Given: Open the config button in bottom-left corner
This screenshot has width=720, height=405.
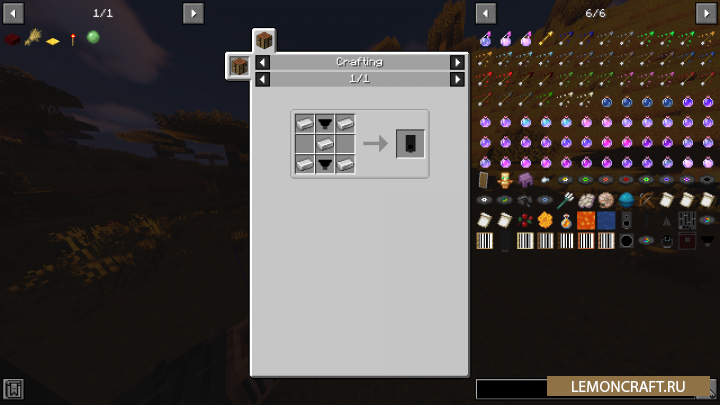Looking at the screenshot, I should 13,388.
